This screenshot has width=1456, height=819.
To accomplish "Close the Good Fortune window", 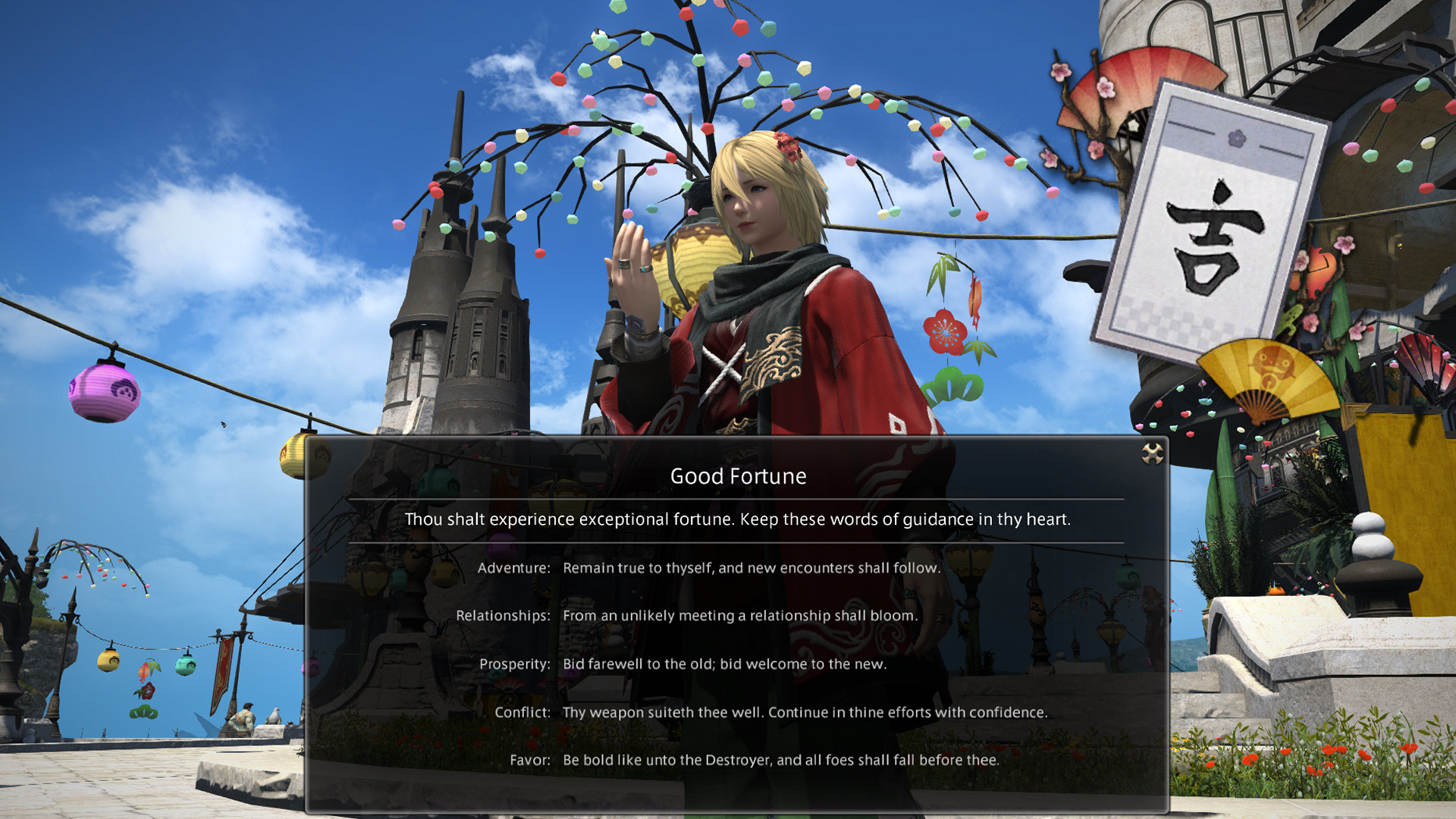I will click(x=1152, y=453).
